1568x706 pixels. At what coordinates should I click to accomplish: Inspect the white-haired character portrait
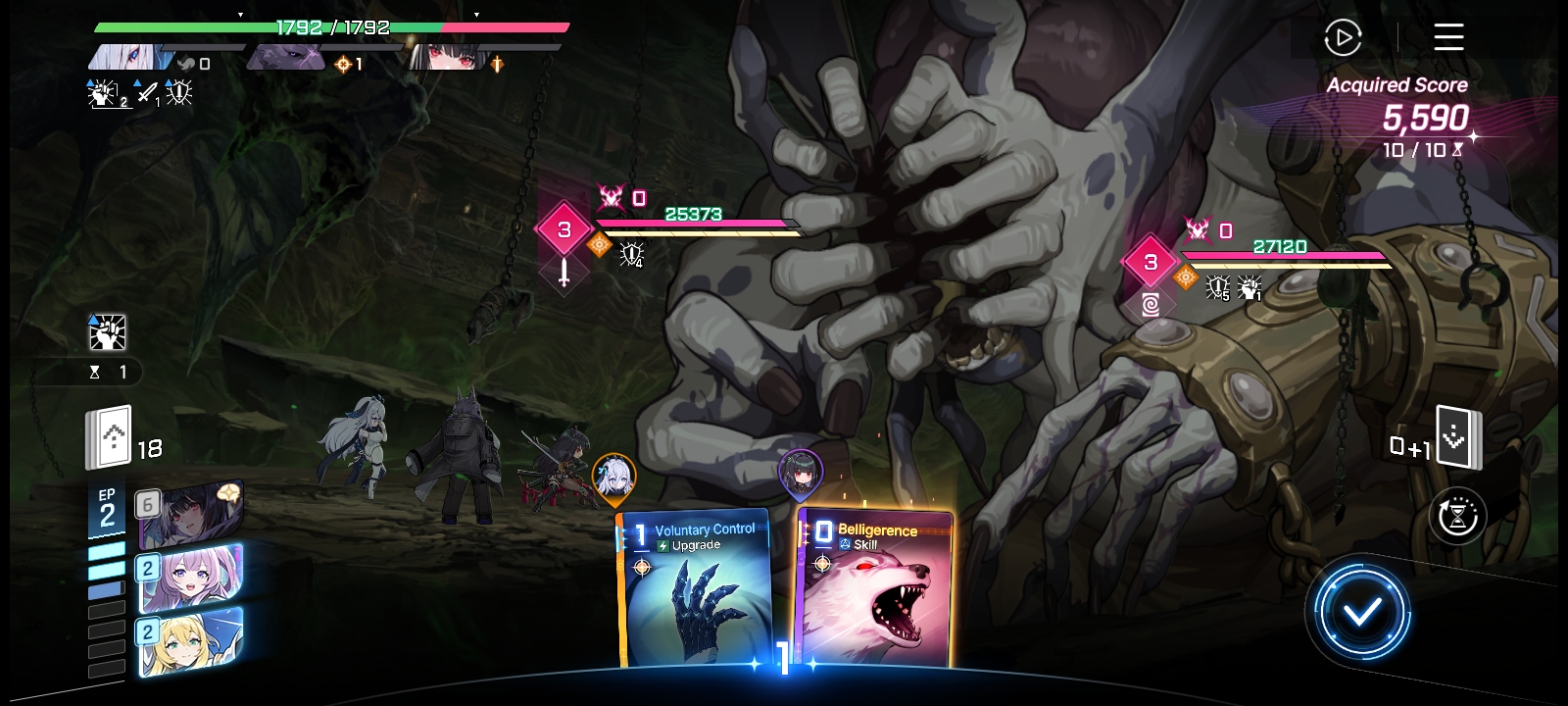click(131, 57)
